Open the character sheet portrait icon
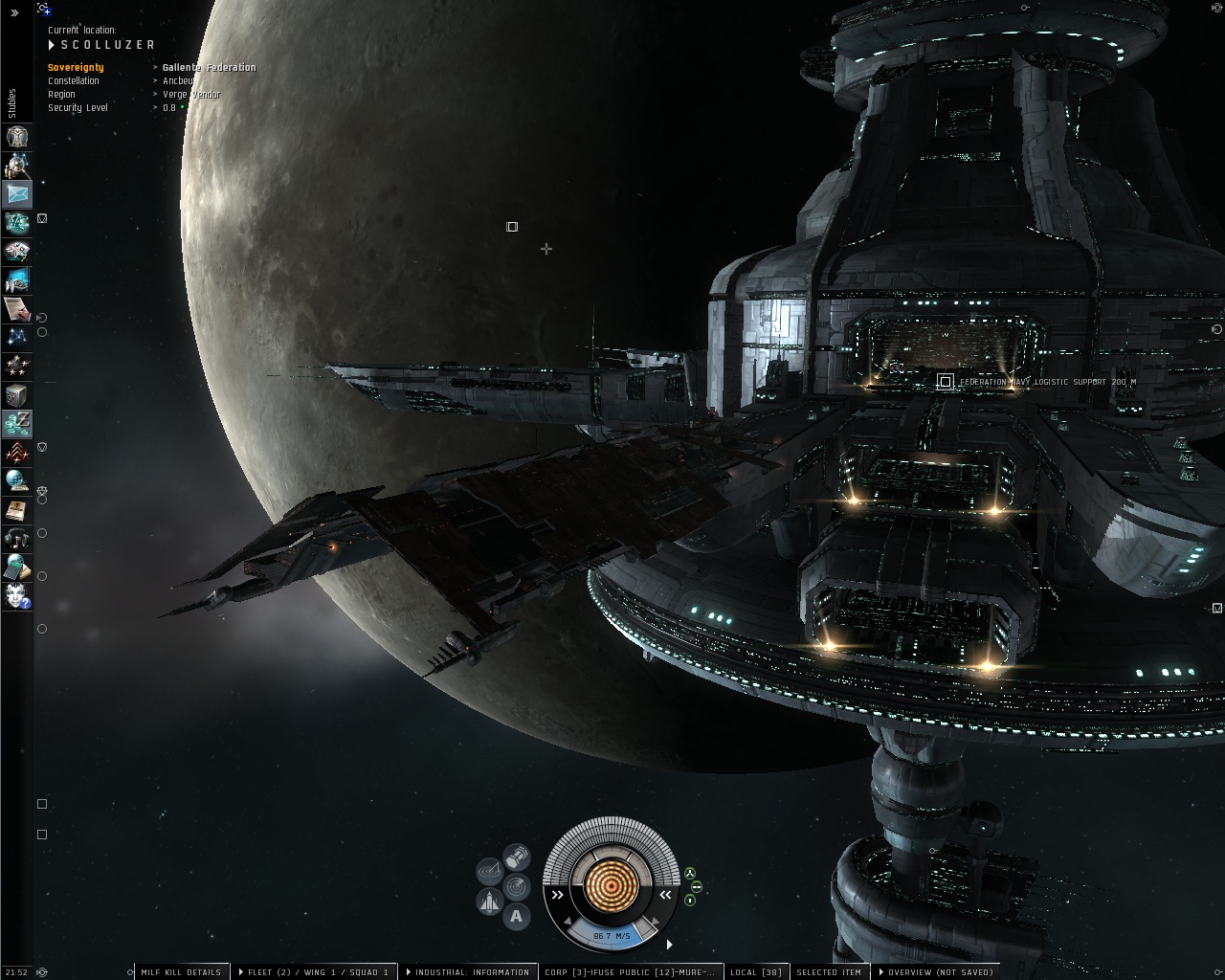Screen dimensions: 1225x980 pyautogui.click(x=17, y=136)
